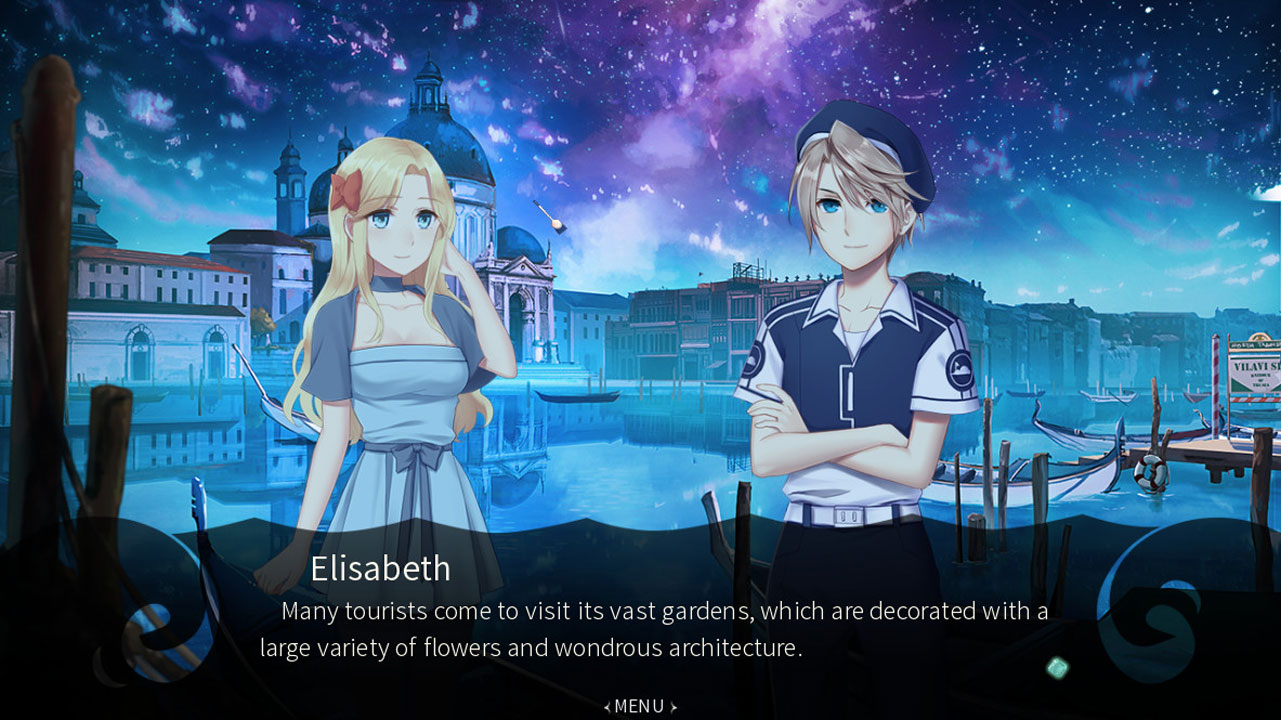Open the MENU at the bottom
Screen dimensions: 1281x720
(x=640, y=706)
